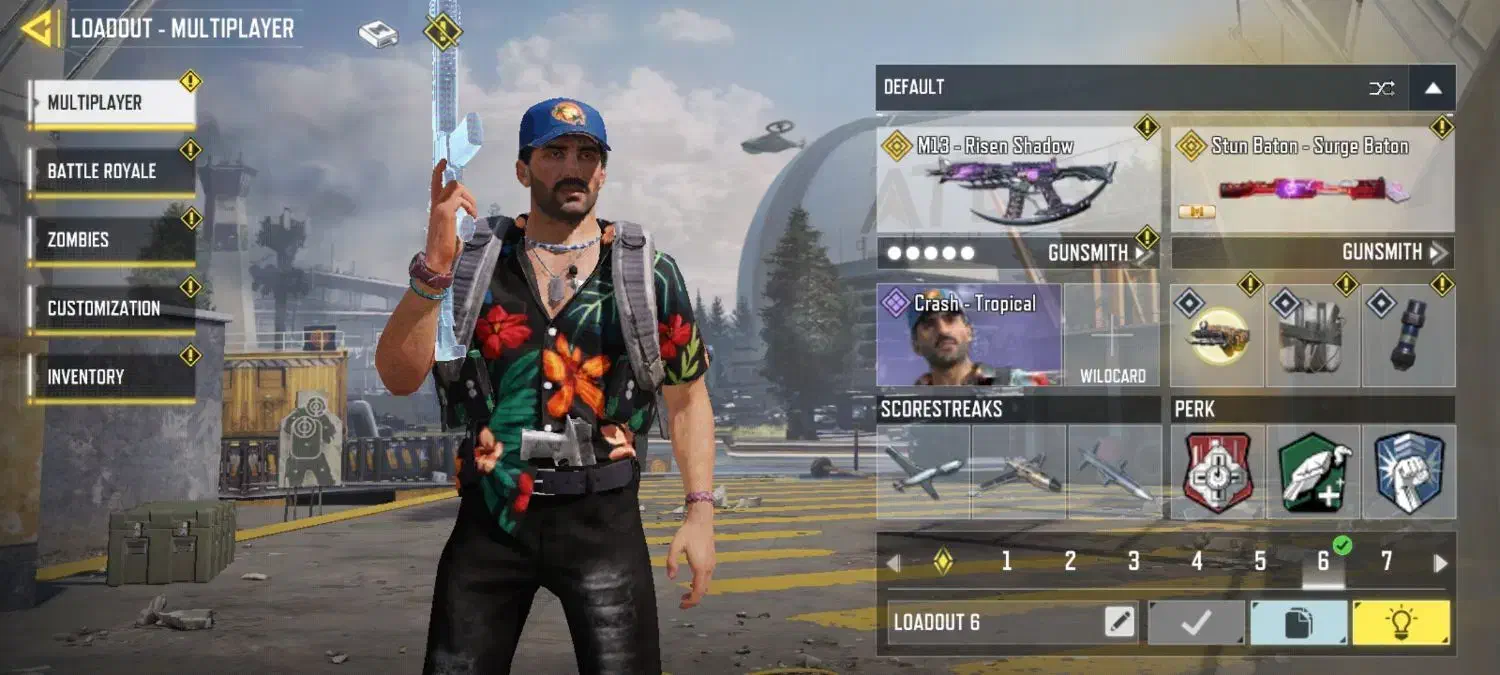
Task: Click the yellow lightbulb recommendation button
Action: tap(1400, 623)
